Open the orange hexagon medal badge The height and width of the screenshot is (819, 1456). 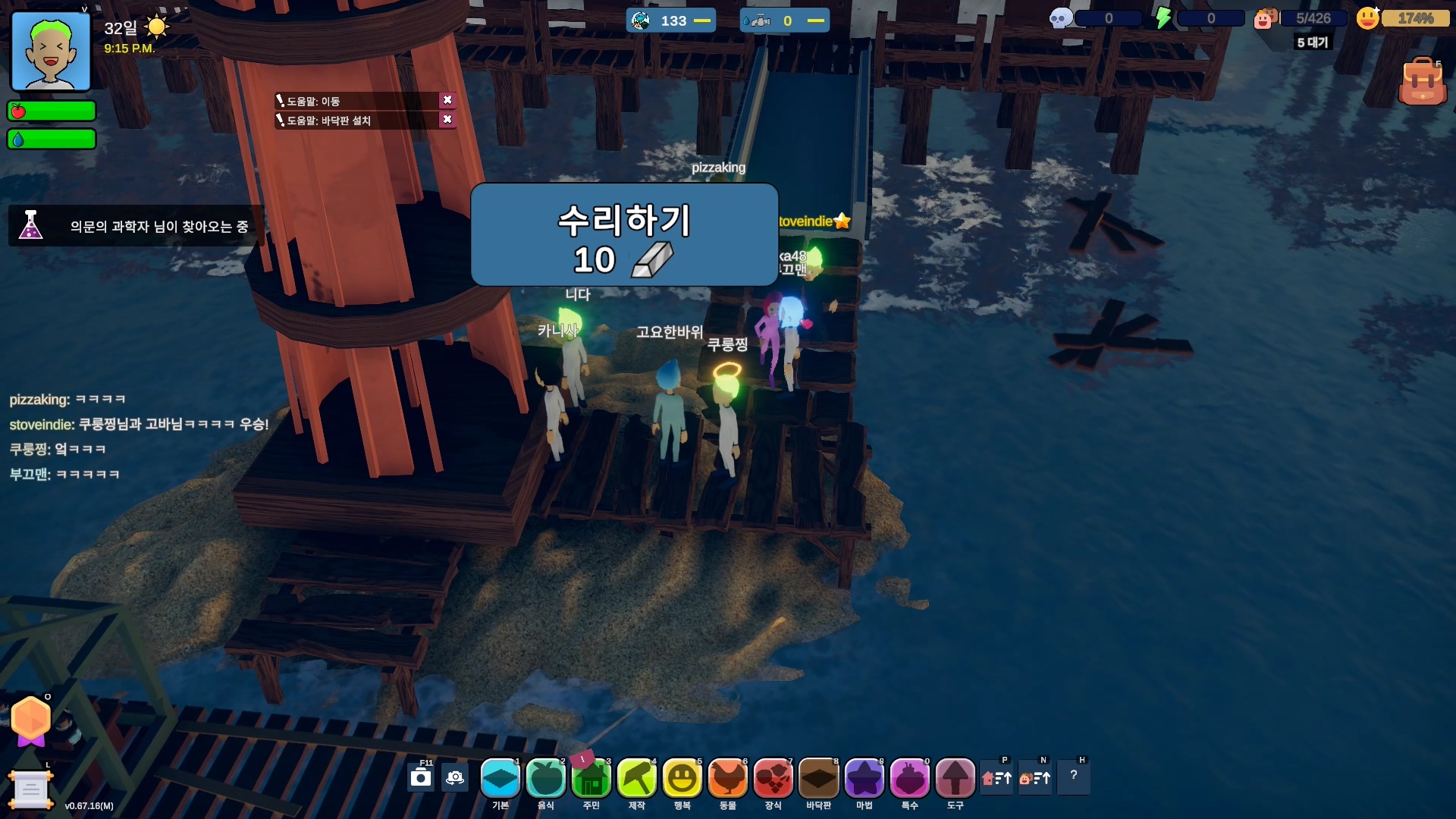pyautogui.click(x=31, y=719)
